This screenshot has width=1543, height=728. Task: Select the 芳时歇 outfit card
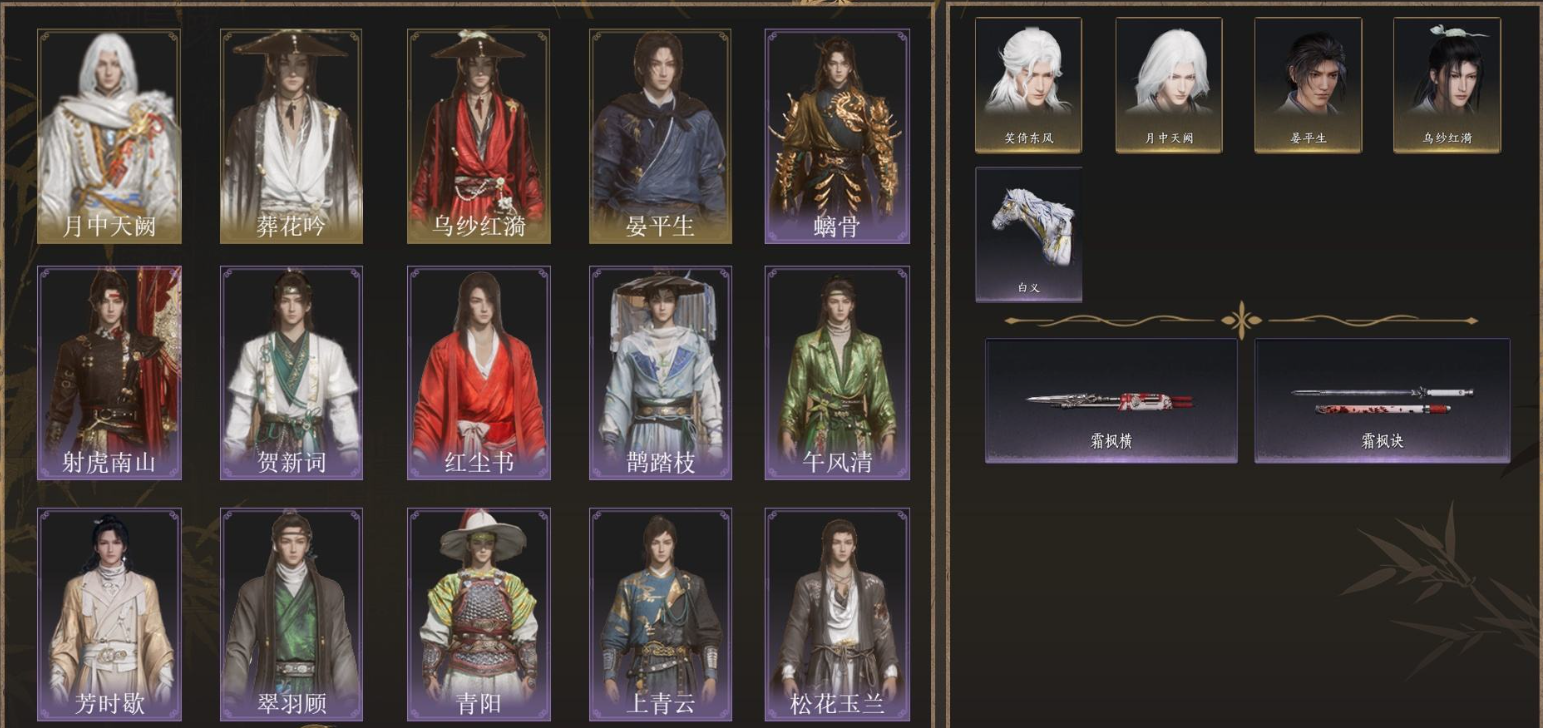(x=109, y=613)
